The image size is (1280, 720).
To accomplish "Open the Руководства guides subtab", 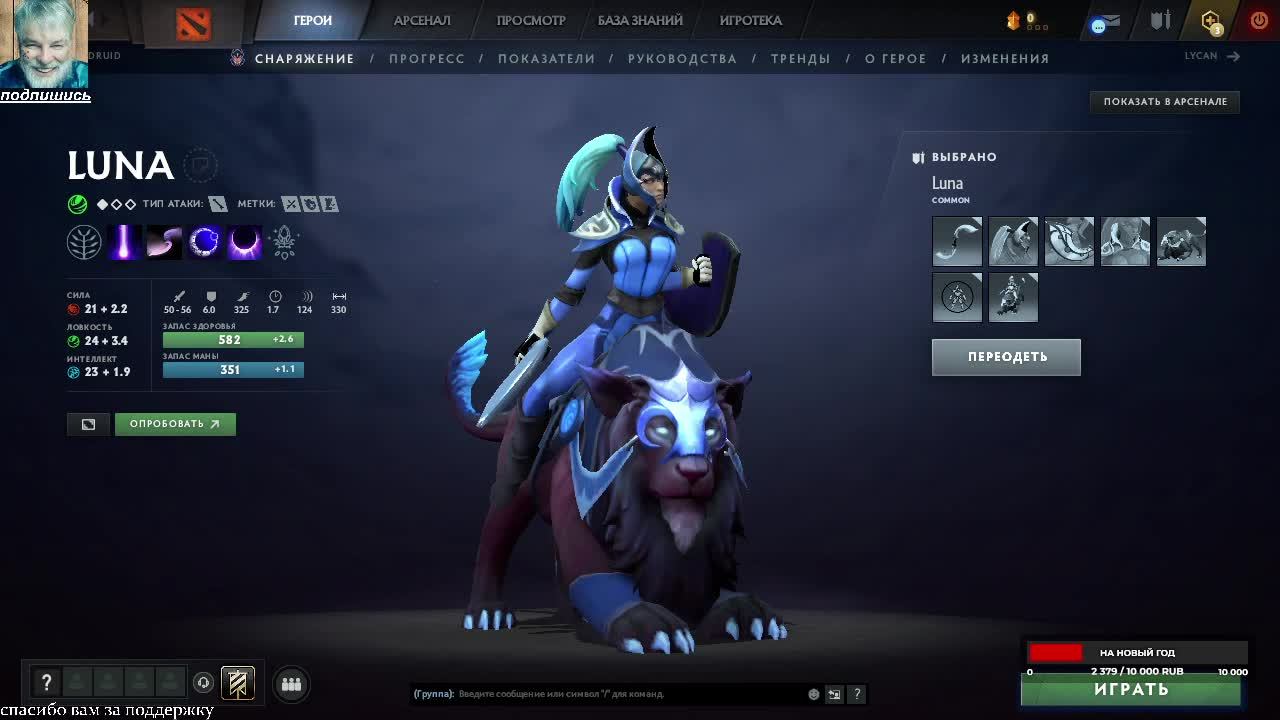I will point(682,59).
